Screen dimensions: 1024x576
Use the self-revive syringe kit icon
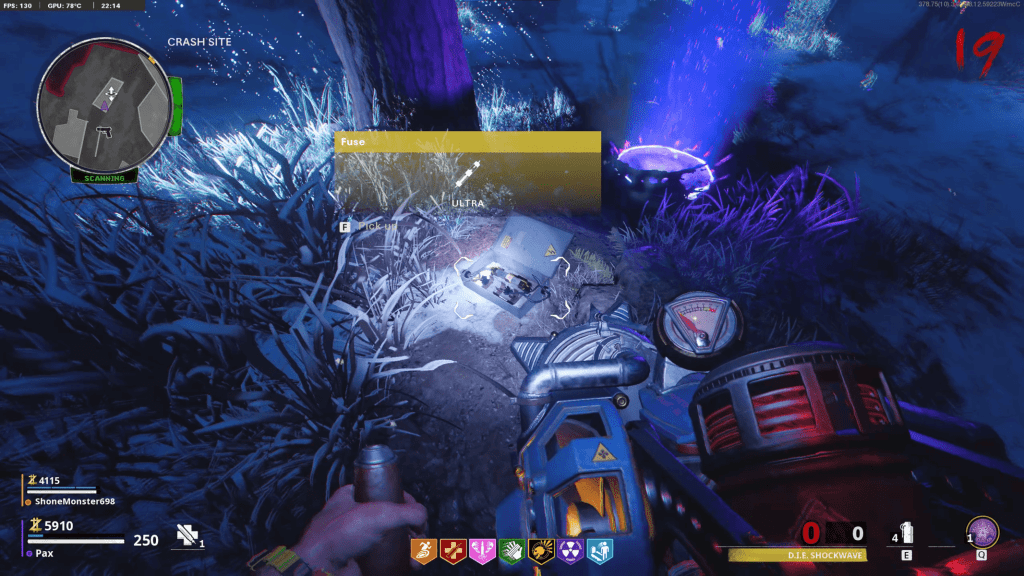click(x=187, y=536)
